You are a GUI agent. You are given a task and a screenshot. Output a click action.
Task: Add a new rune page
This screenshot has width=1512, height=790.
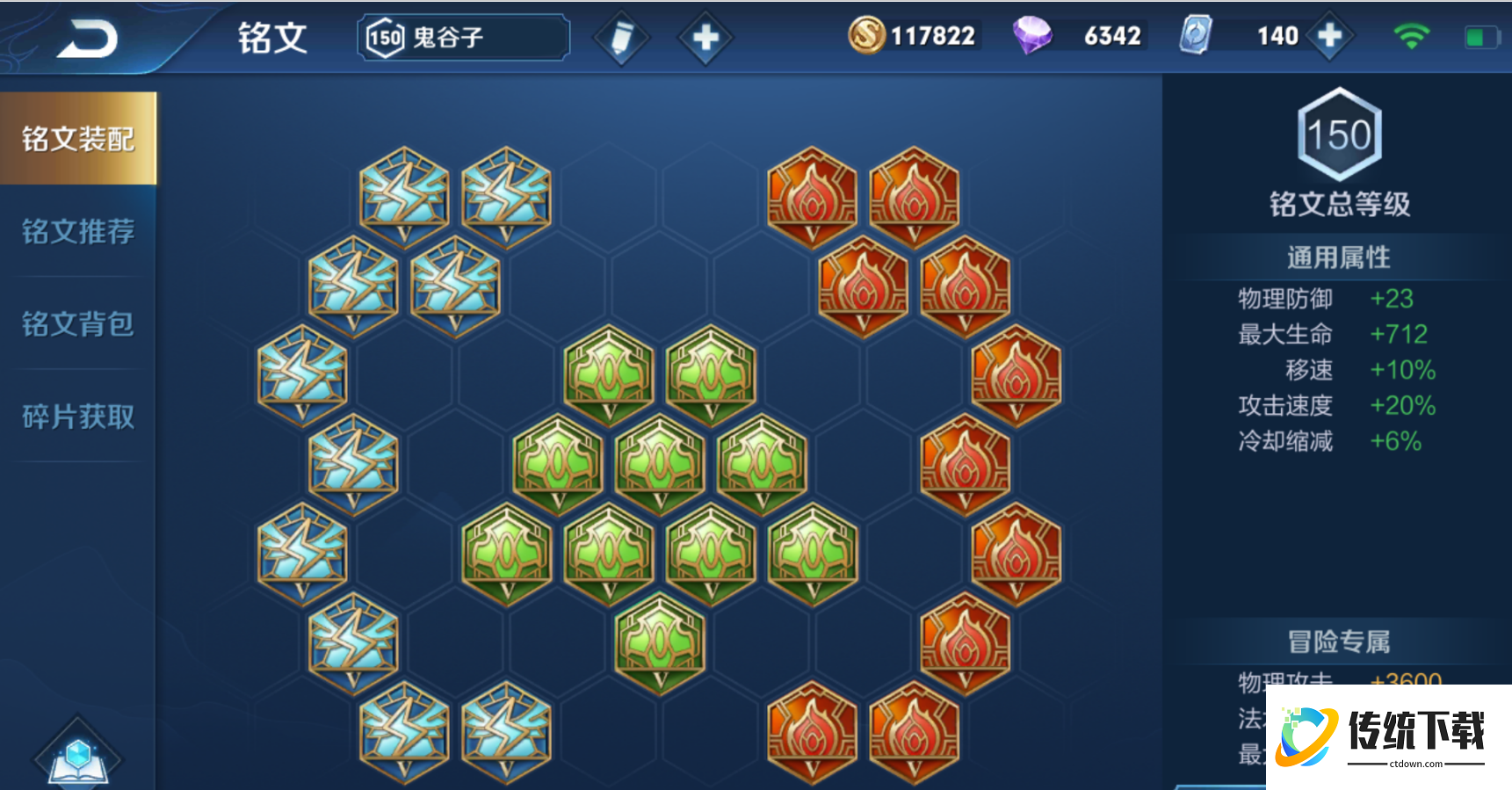[705, 38]
